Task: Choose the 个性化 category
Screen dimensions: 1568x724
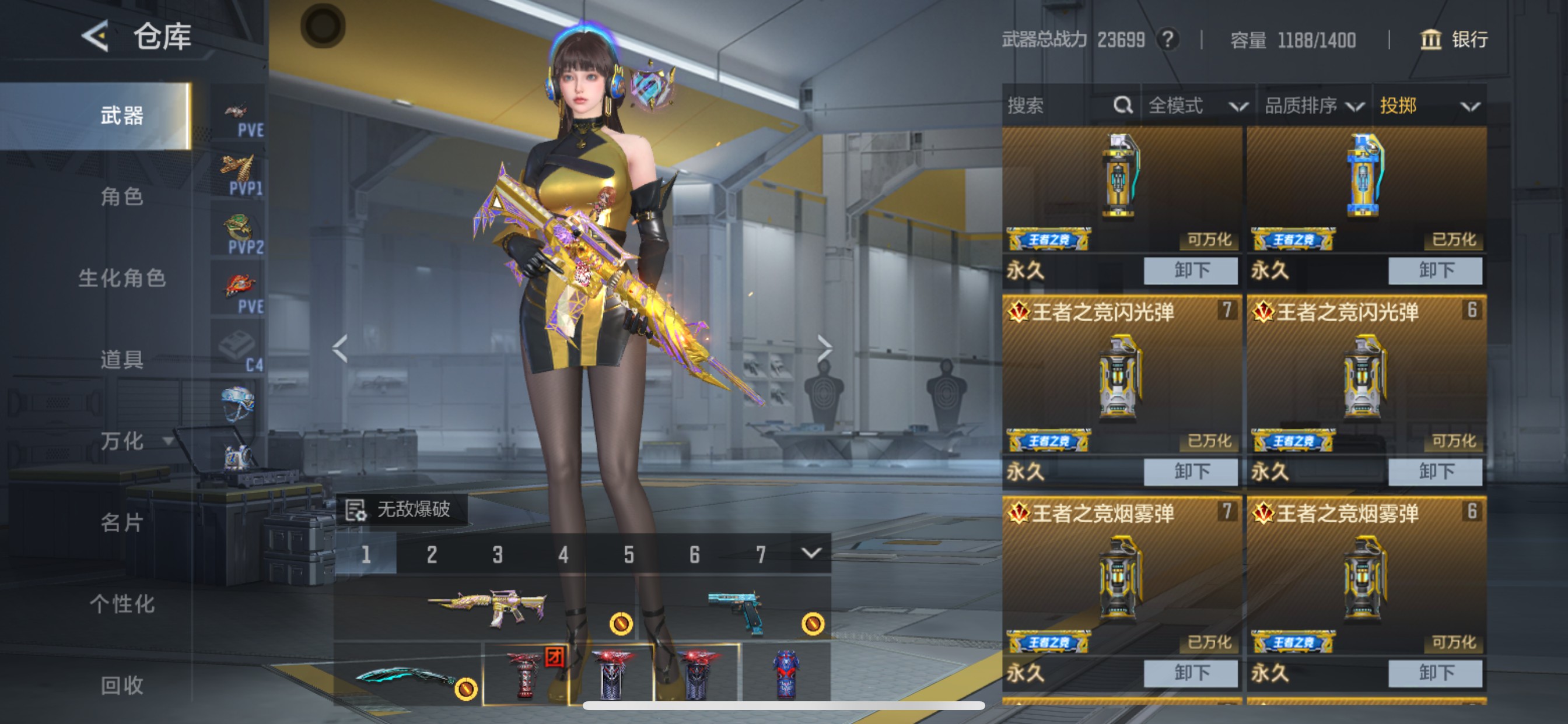Action: [x=122, y=603]
